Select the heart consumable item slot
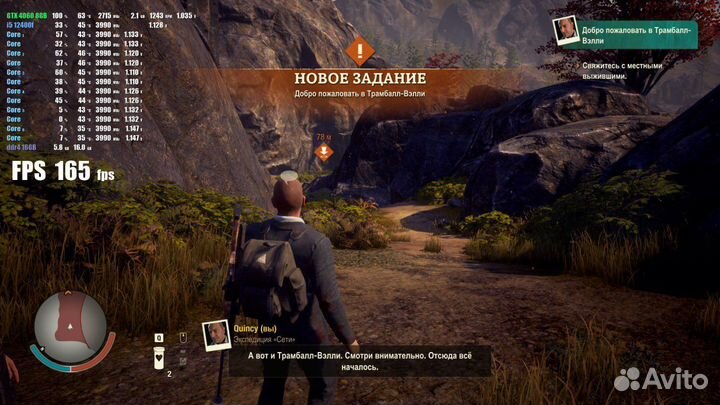This screenshot has height=405, width=720. point(159,357)
